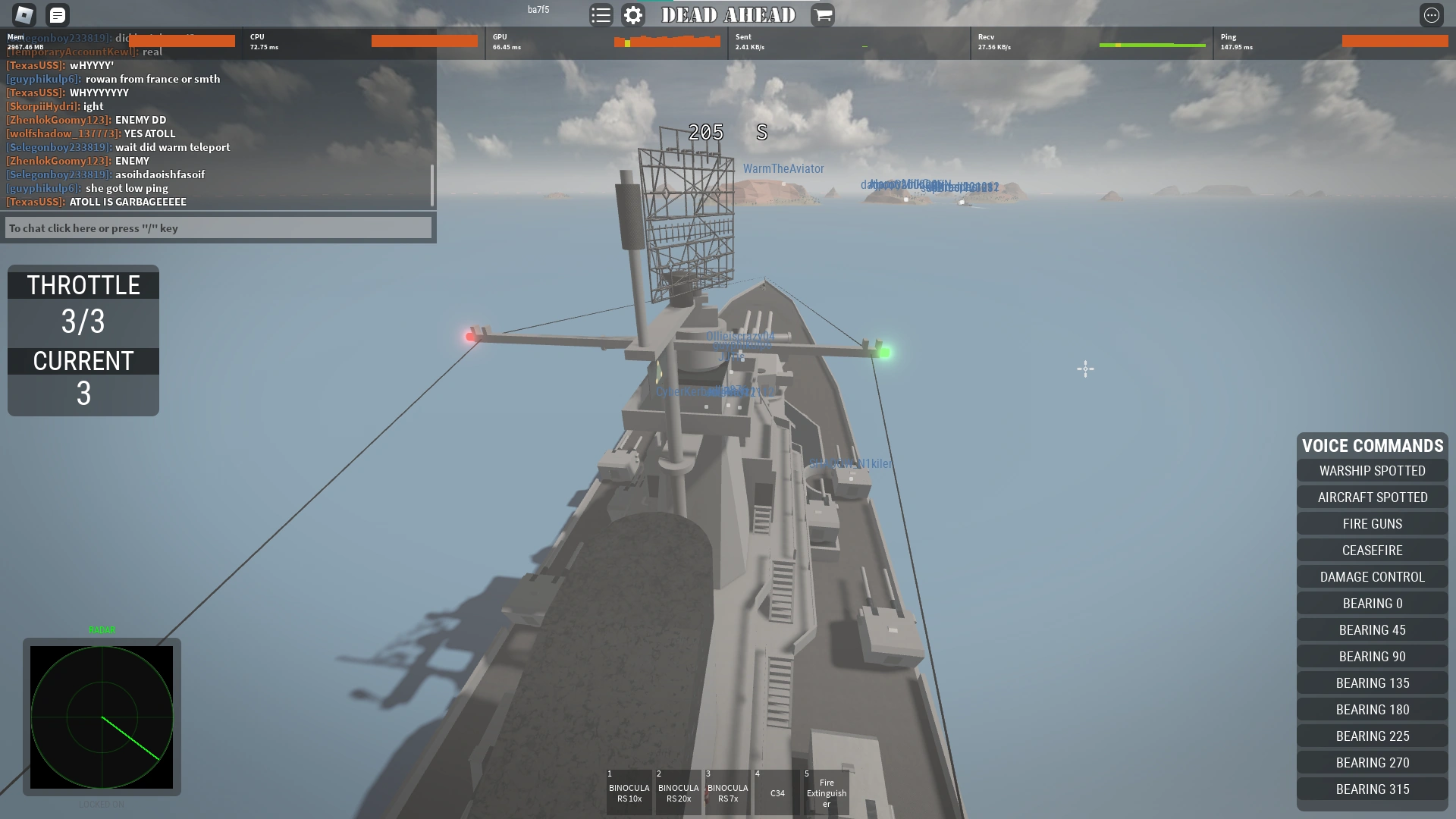Select the C34 item in slot 4
Screen dimensions: 1456x819
[x=776, y=792]
